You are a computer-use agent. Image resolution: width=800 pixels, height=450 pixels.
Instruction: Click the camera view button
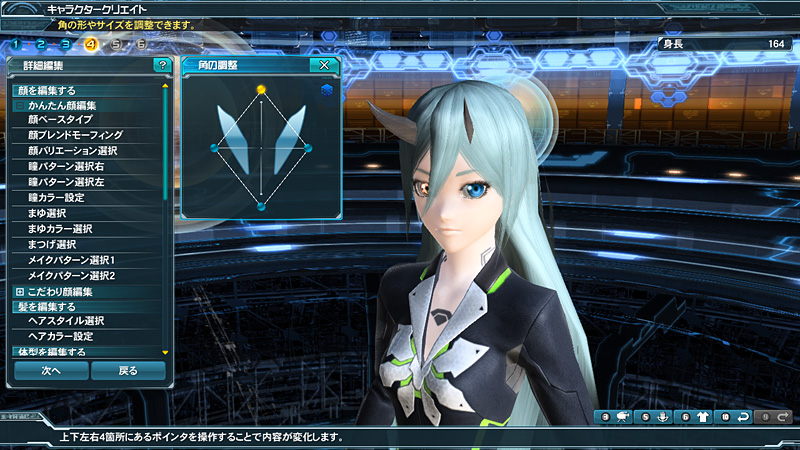(x=623, y=416)
